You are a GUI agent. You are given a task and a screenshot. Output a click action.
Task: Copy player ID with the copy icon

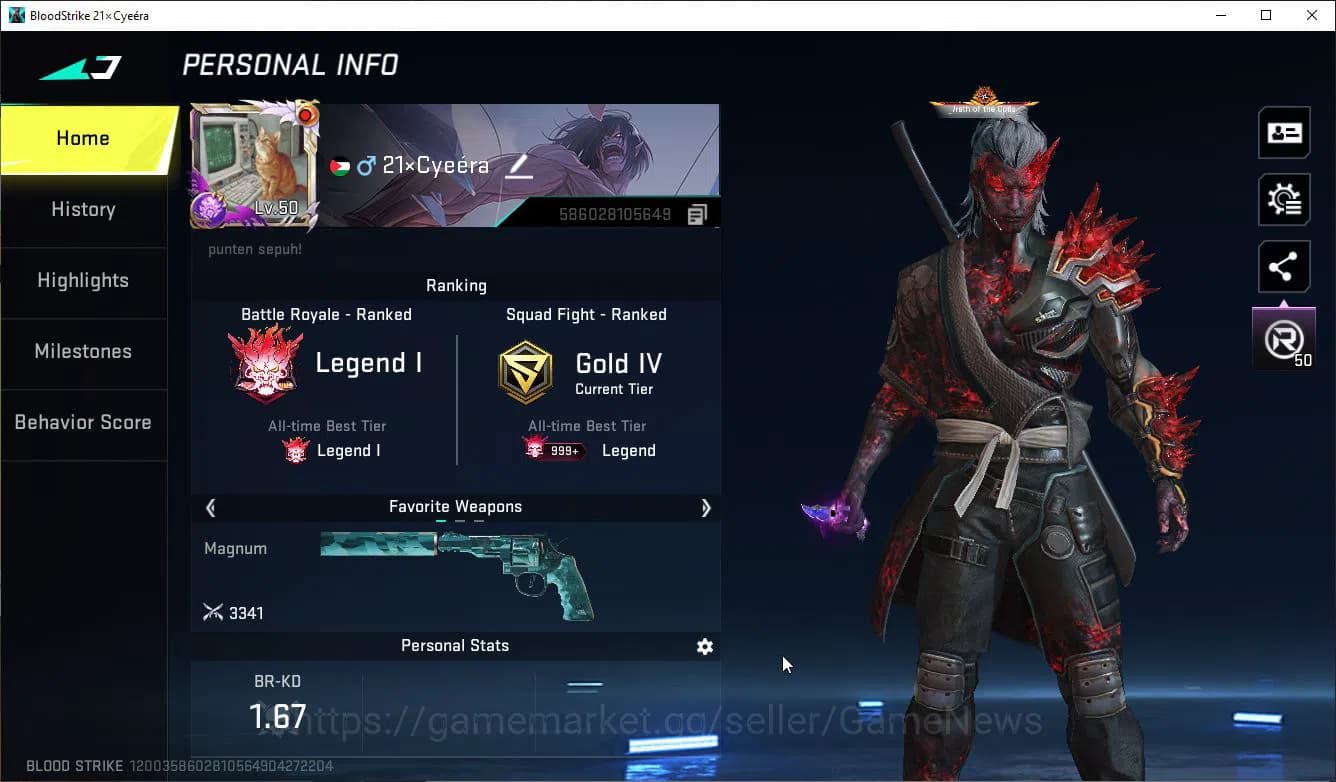(697, 214)
